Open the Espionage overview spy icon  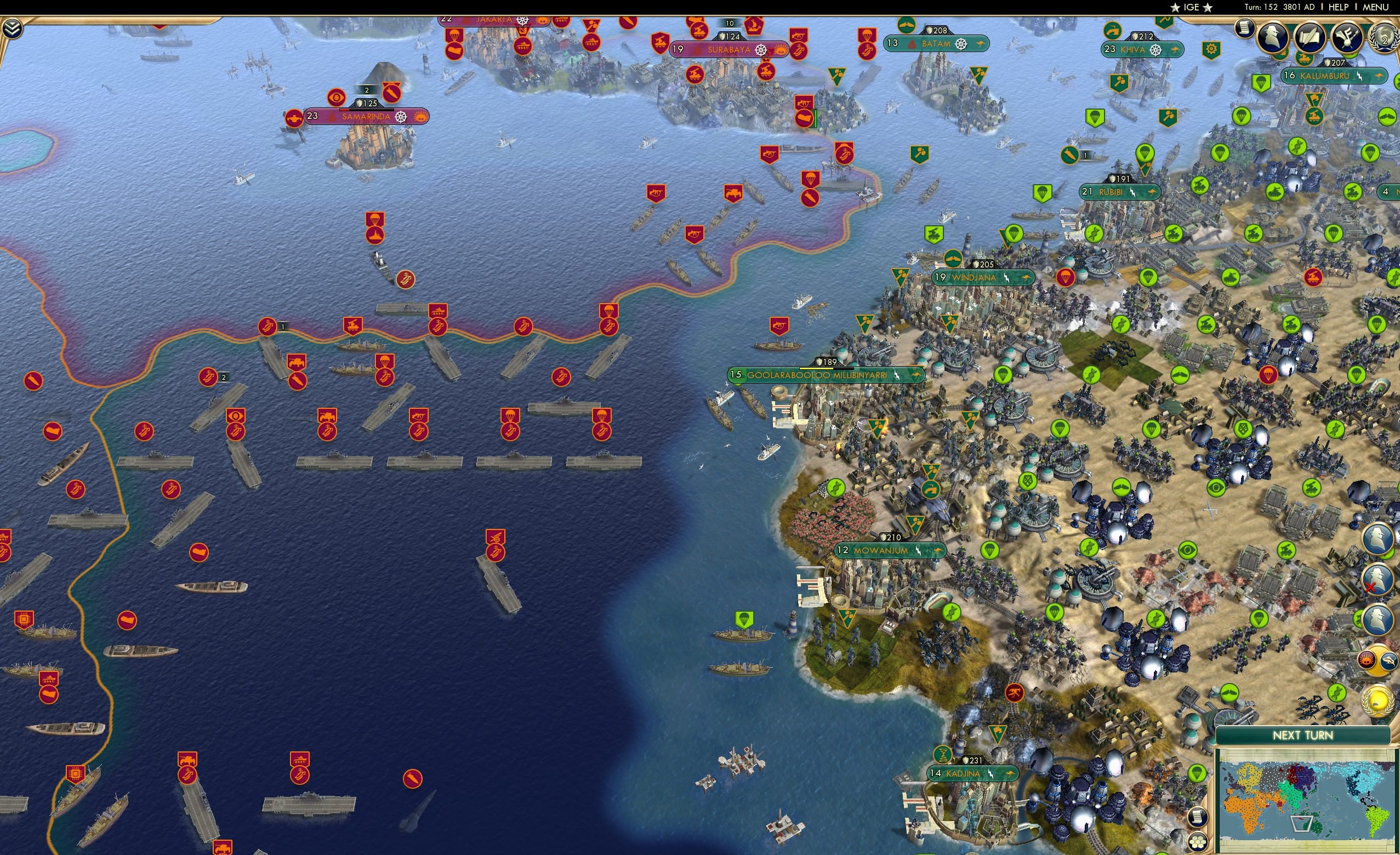coord(1274,37)
